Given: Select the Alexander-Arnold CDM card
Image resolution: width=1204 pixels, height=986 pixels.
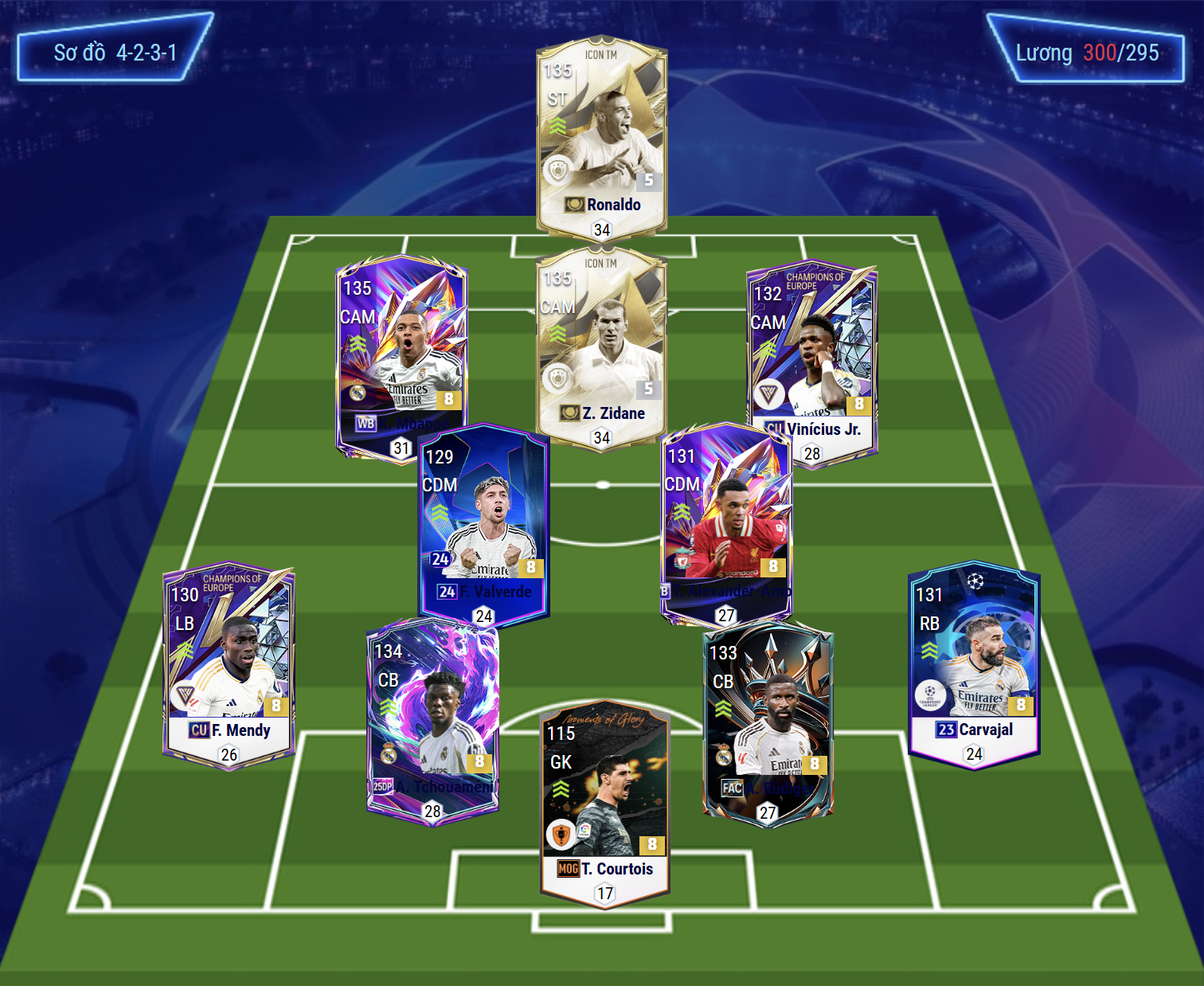Looking at the screenshot, I should click(726, 518).
